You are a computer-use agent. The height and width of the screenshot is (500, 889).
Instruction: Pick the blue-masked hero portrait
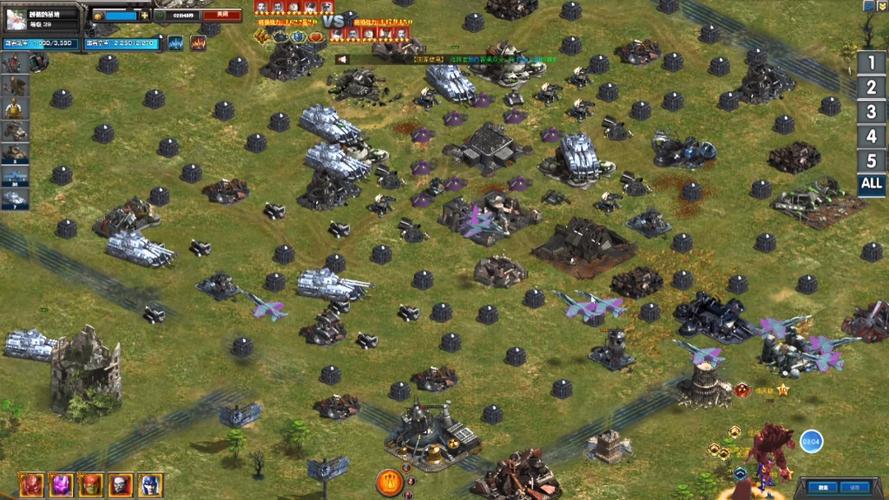point(150,485)
